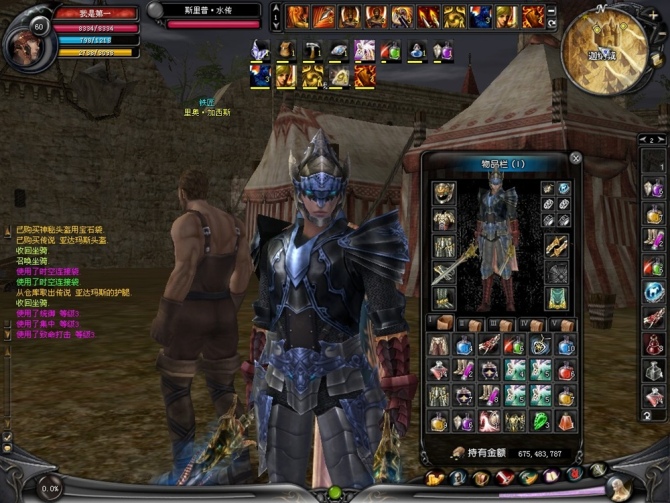The image size is (670, 503).
Task: Select the equipped helmet slot
Action: click(x=444, y=192)
